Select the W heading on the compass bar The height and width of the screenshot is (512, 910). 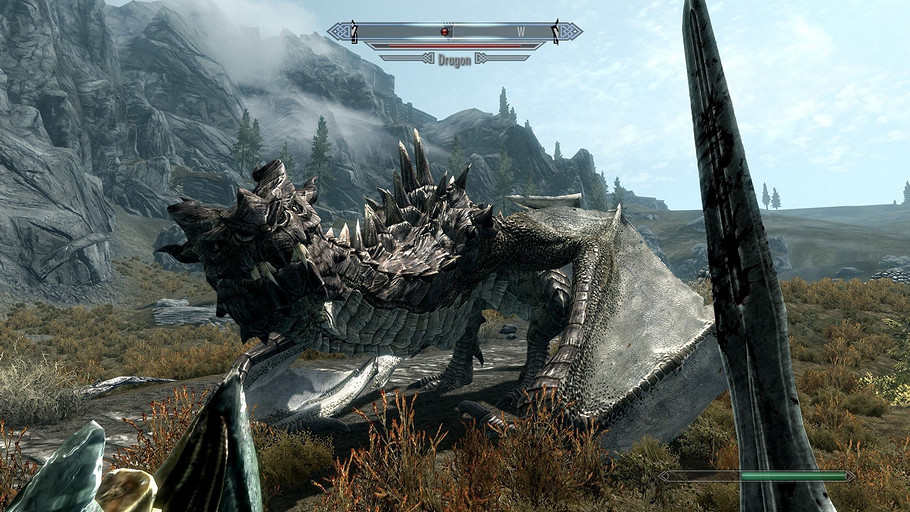tap(521, 32)
